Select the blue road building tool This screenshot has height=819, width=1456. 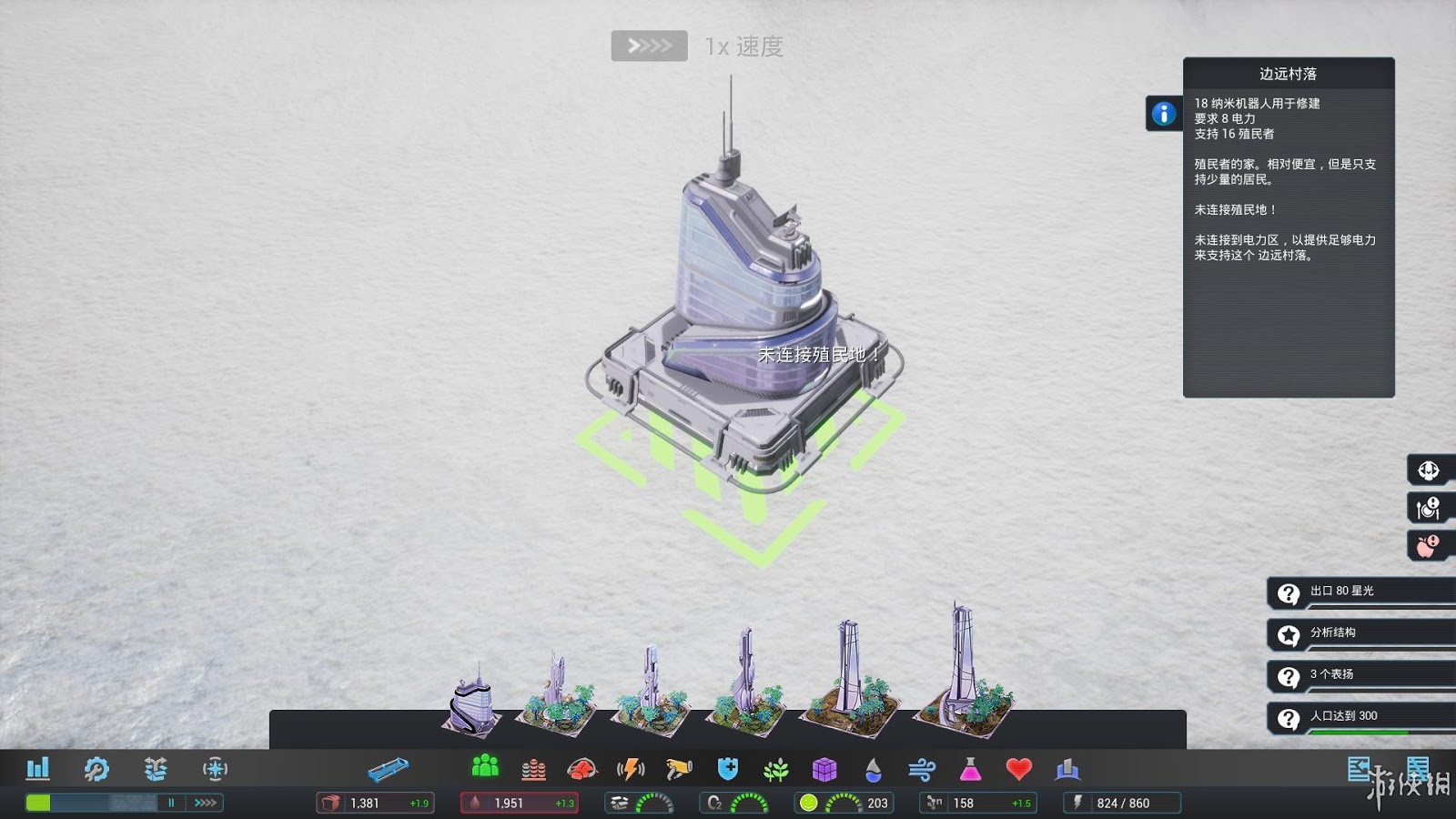[388, 770]
